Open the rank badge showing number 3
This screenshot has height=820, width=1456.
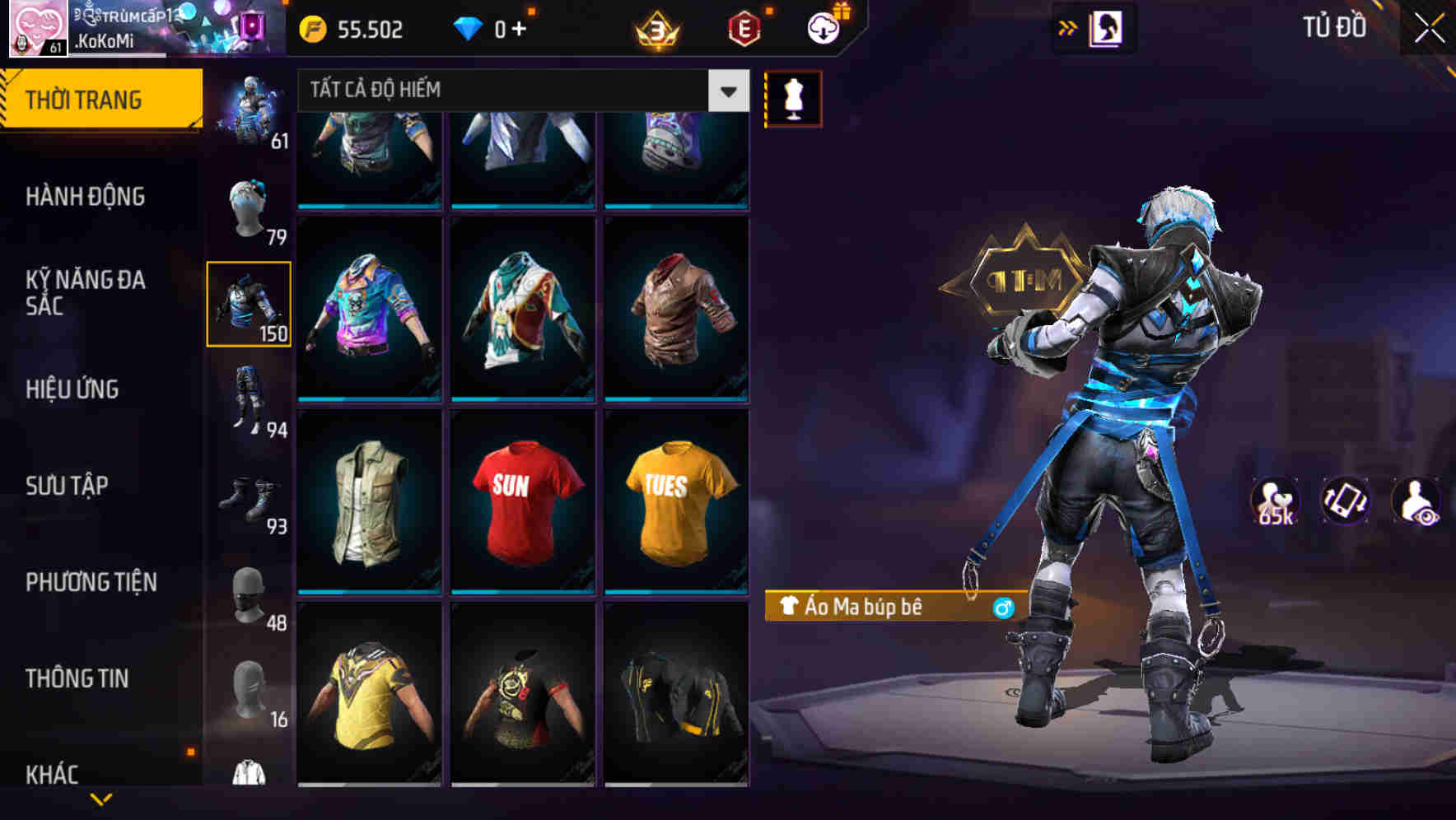pyautogui.click(x=656, y=27)
